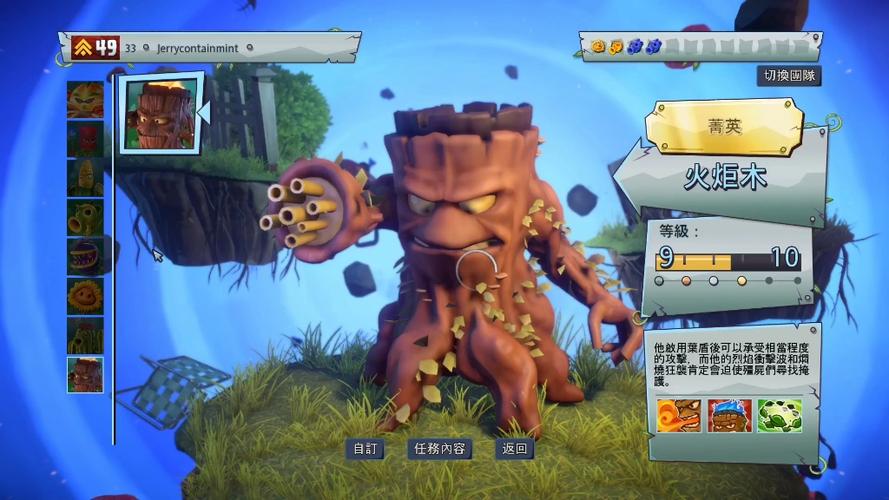View the green leaf shield ability icon

[779, 415]
